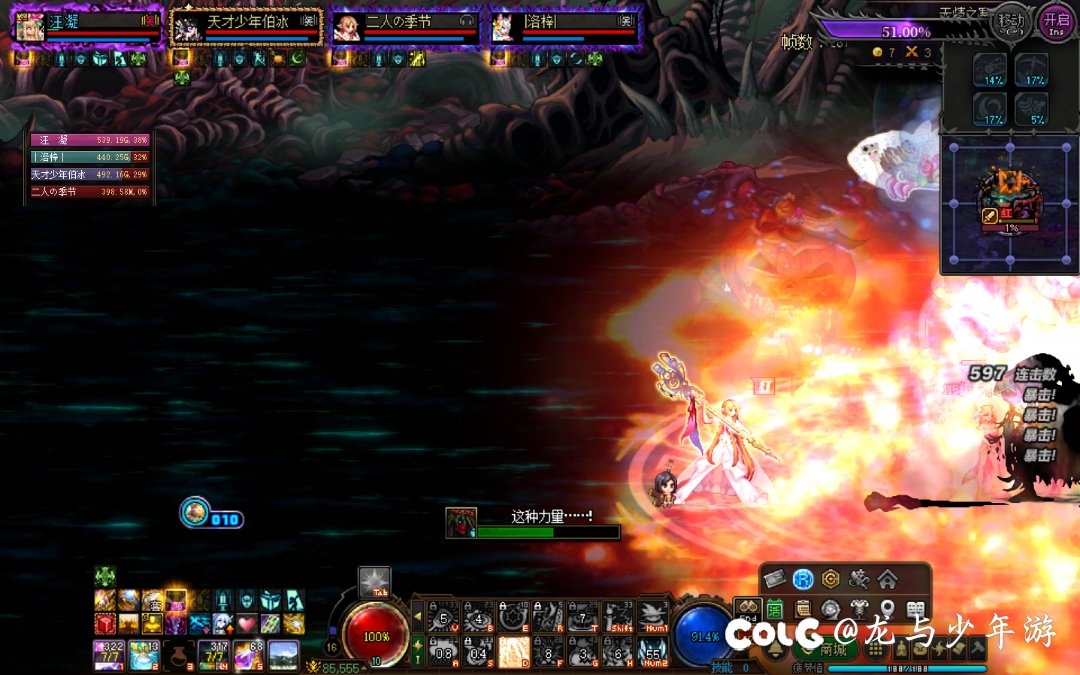The height and width of the screenshot is (675, 1080).
Task: Use the quick slot item showing 322
Action: click(x=107, y=655)
